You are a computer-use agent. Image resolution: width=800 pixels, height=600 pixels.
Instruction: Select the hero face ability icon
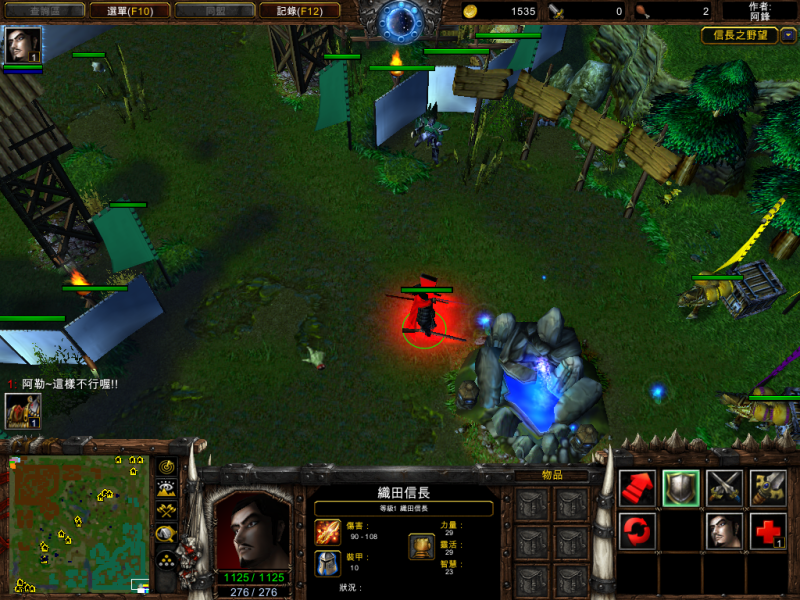point(724,530)
